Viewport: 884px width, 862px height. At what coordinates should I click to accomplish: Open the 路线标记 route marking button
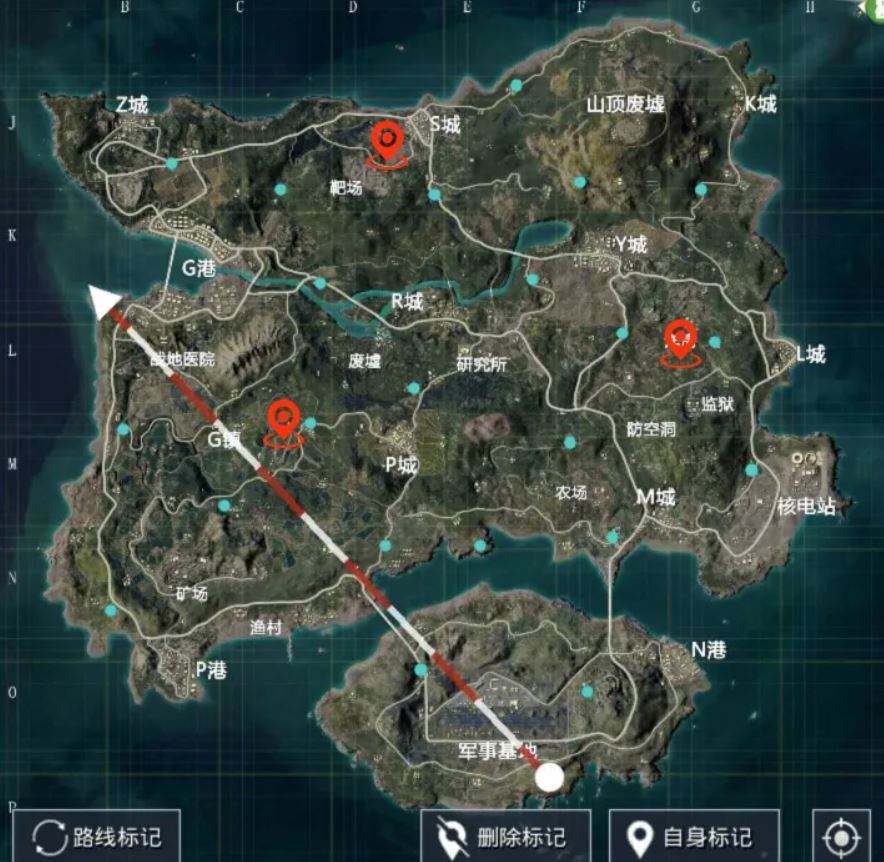pos(97,836)
